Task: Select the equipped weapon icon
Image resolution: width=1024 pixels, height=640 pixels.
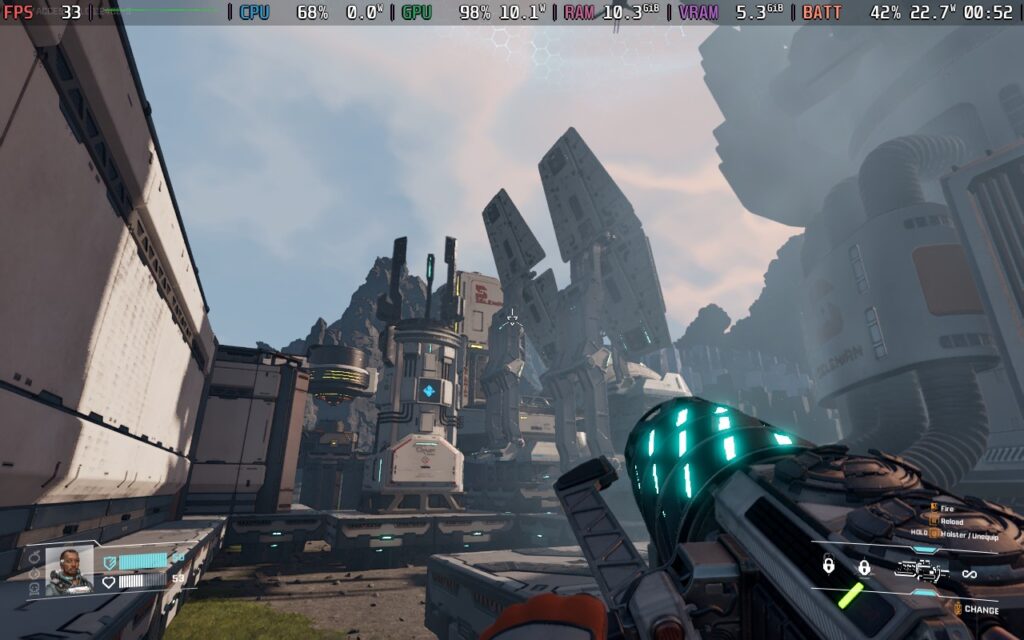Action: click(x=920, y=570)
